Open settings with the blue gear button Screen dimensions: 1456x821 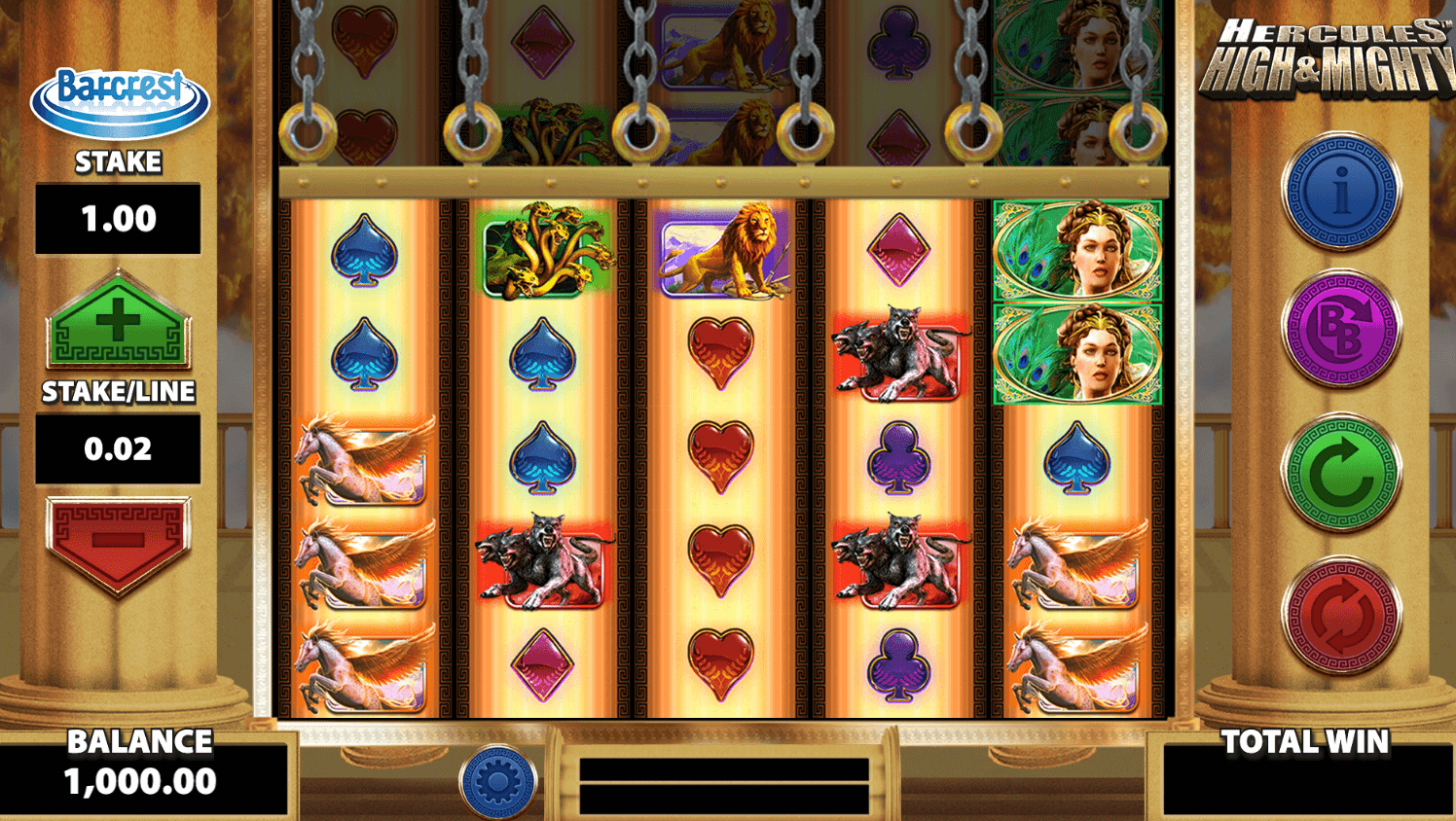[x=497, y=780]
